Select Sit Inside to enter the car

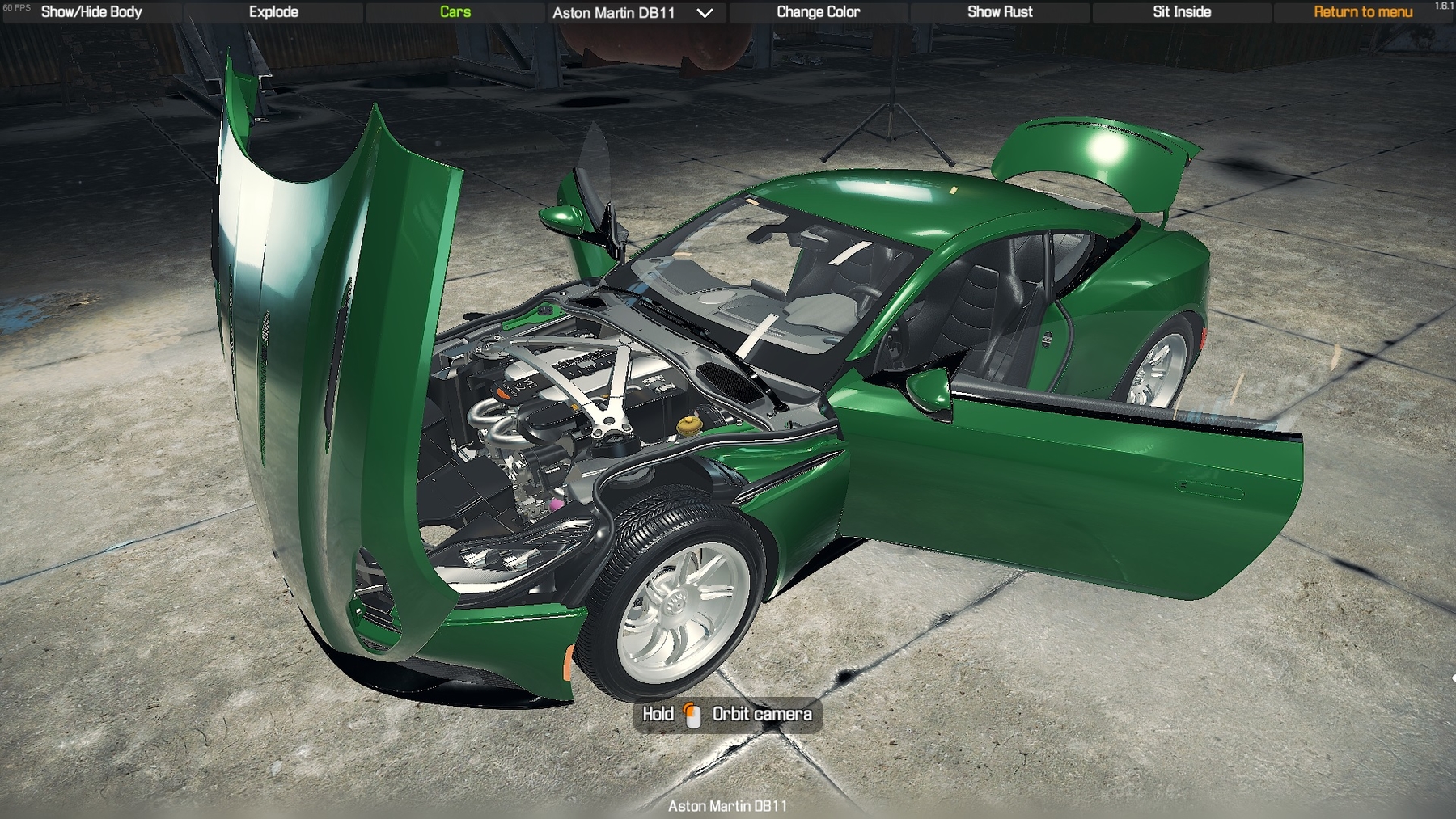pyautogui.click(x=1181, y=12)
